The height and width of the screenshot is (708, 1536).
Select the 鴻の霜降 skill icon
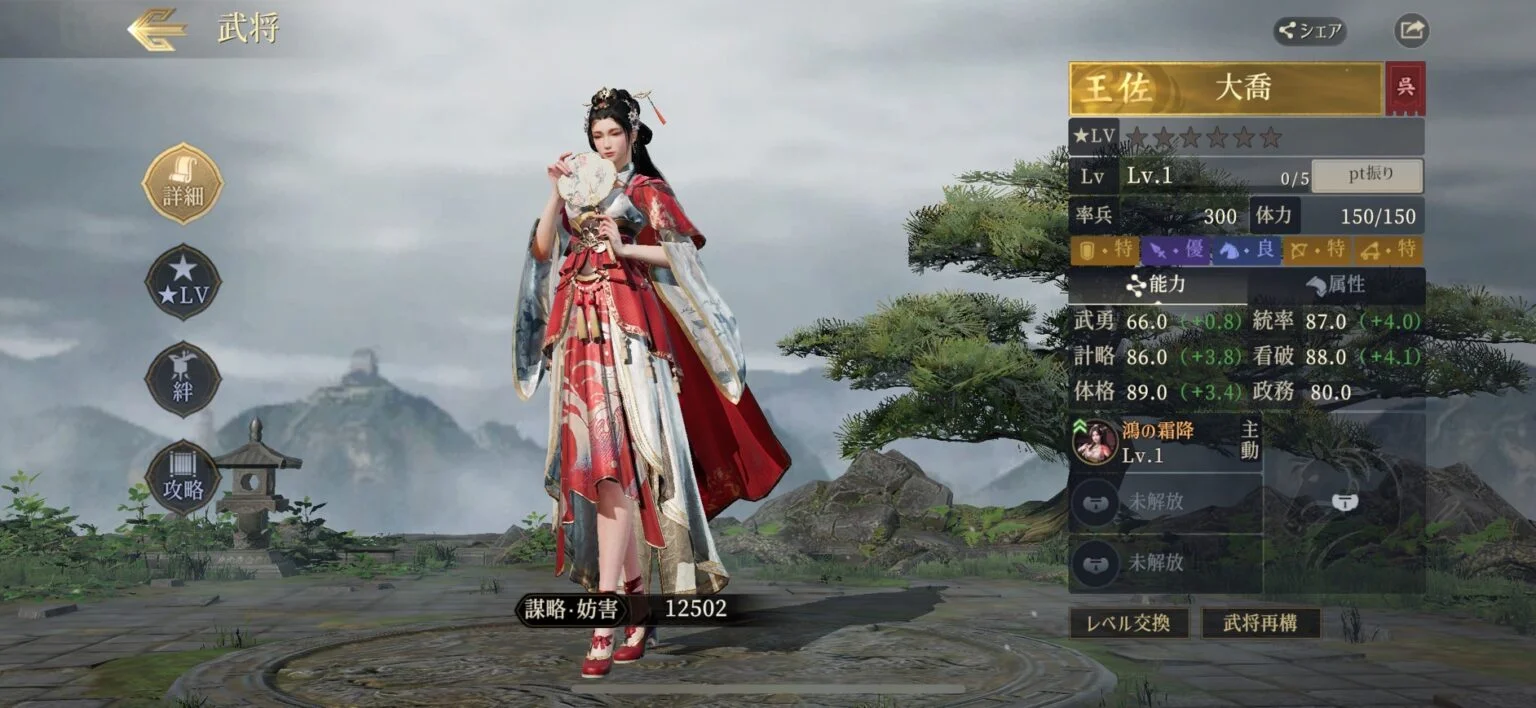coord(1095,442)
